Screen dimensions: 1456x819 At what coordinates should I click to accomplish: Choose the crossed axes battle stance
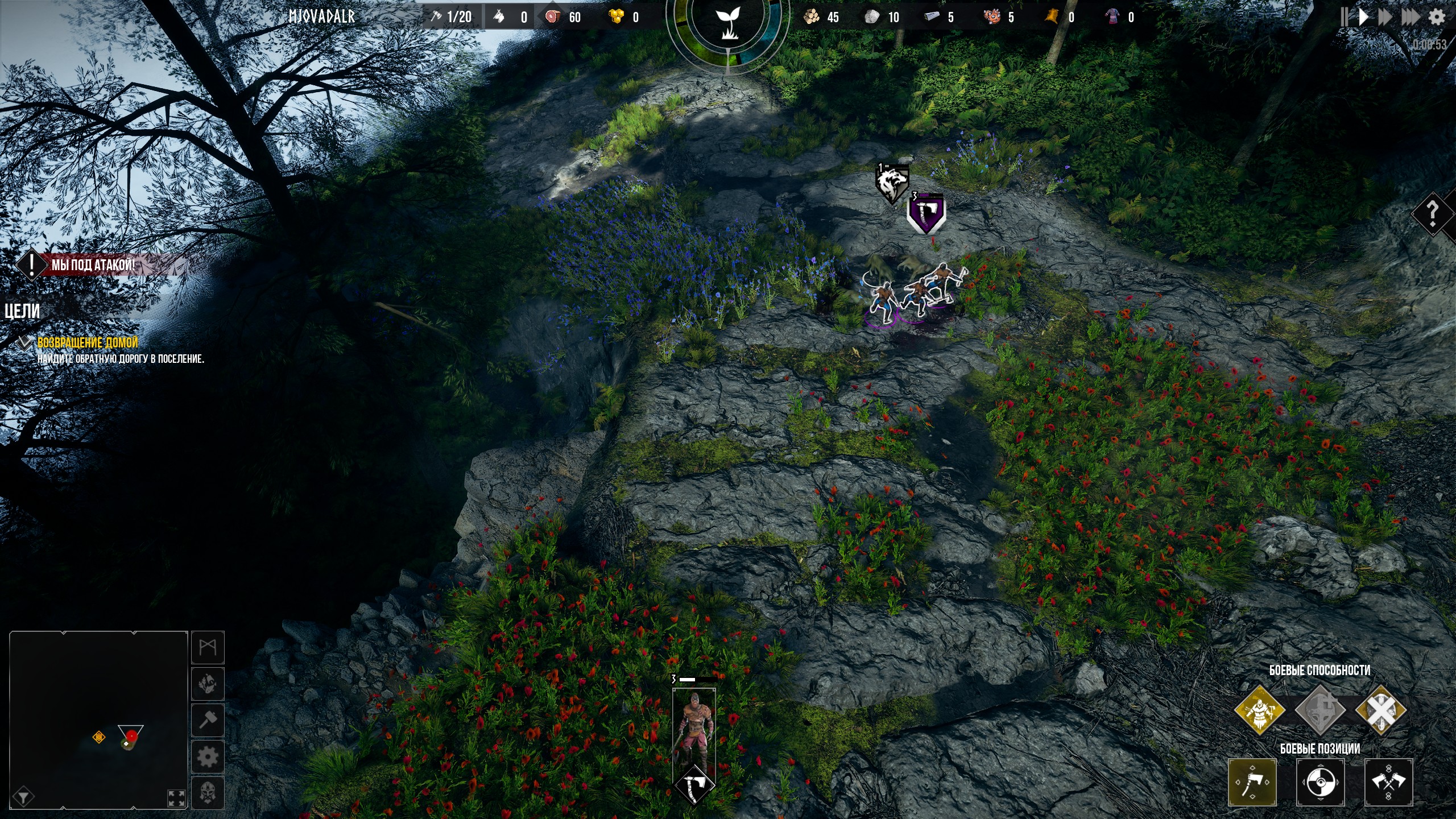pos(1388,783)
